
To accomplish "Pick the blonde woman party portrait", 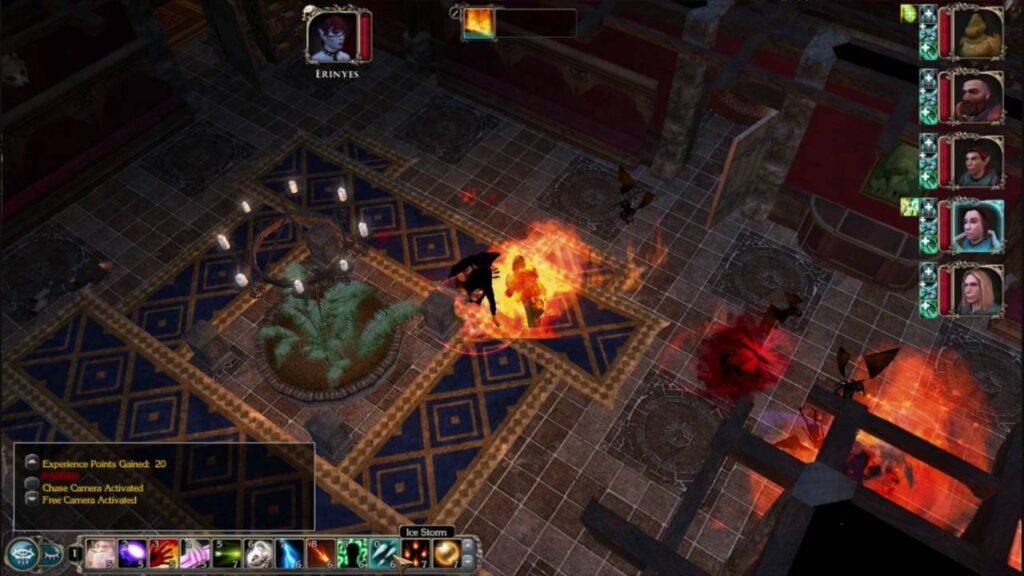I will pos(977,290).
